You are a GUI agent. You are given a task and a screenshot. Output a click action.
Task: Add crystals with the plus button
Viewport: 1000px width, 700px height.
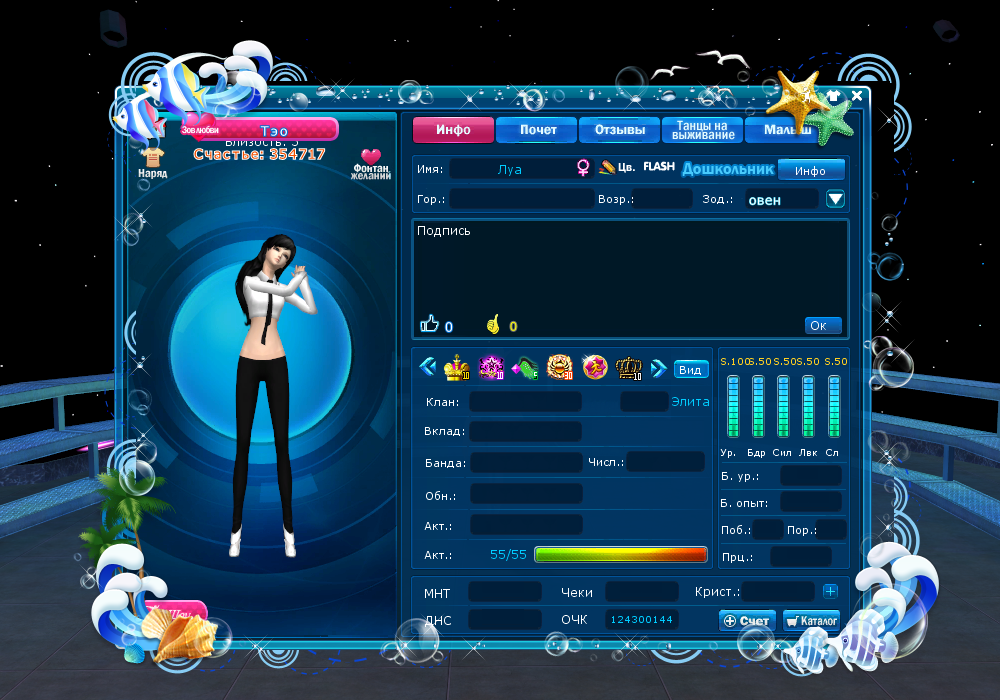(x=830, y=592)
